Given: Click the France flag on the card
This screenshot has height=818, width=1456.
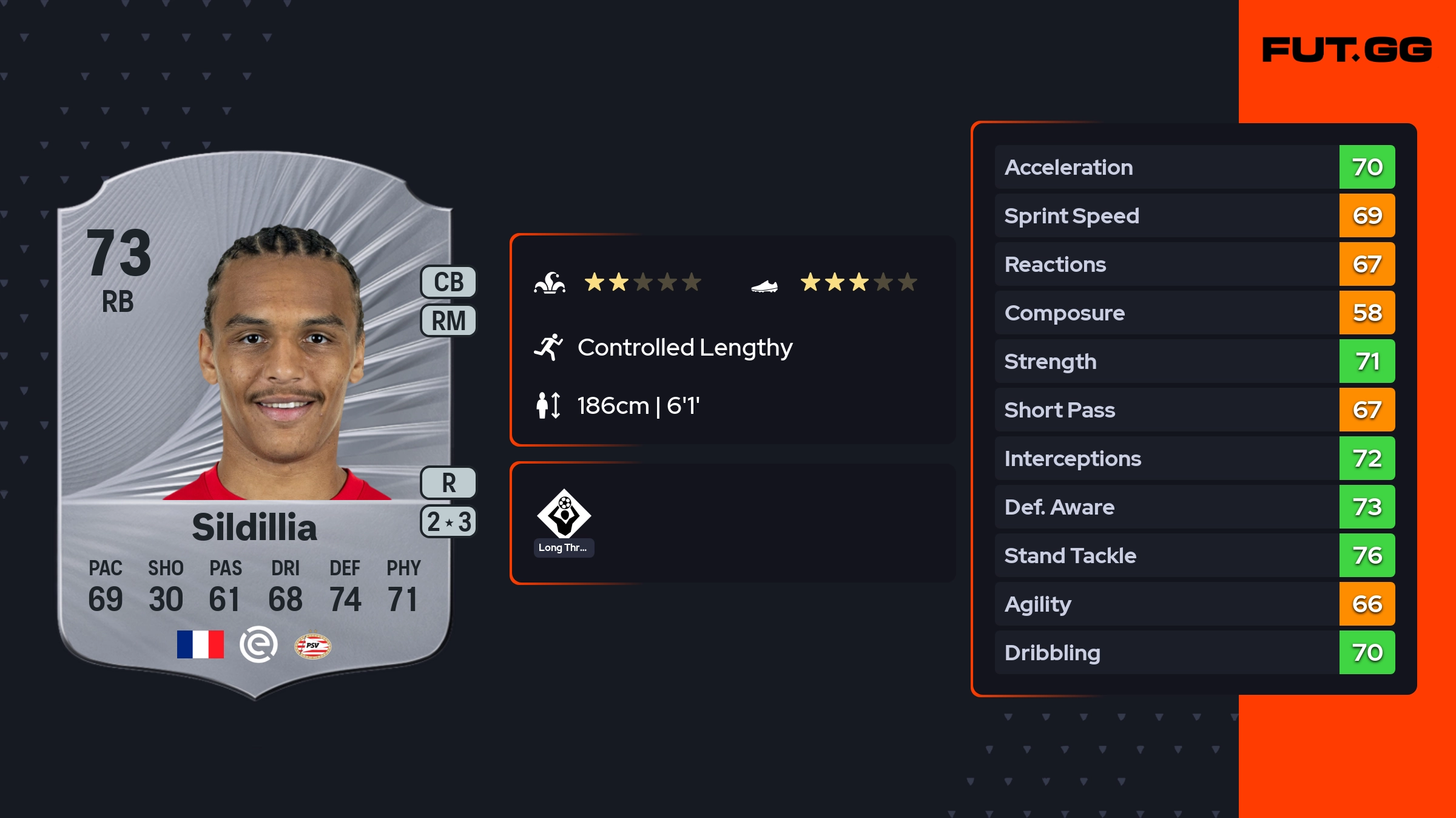Looking at the screenshot, I should 200,644.
